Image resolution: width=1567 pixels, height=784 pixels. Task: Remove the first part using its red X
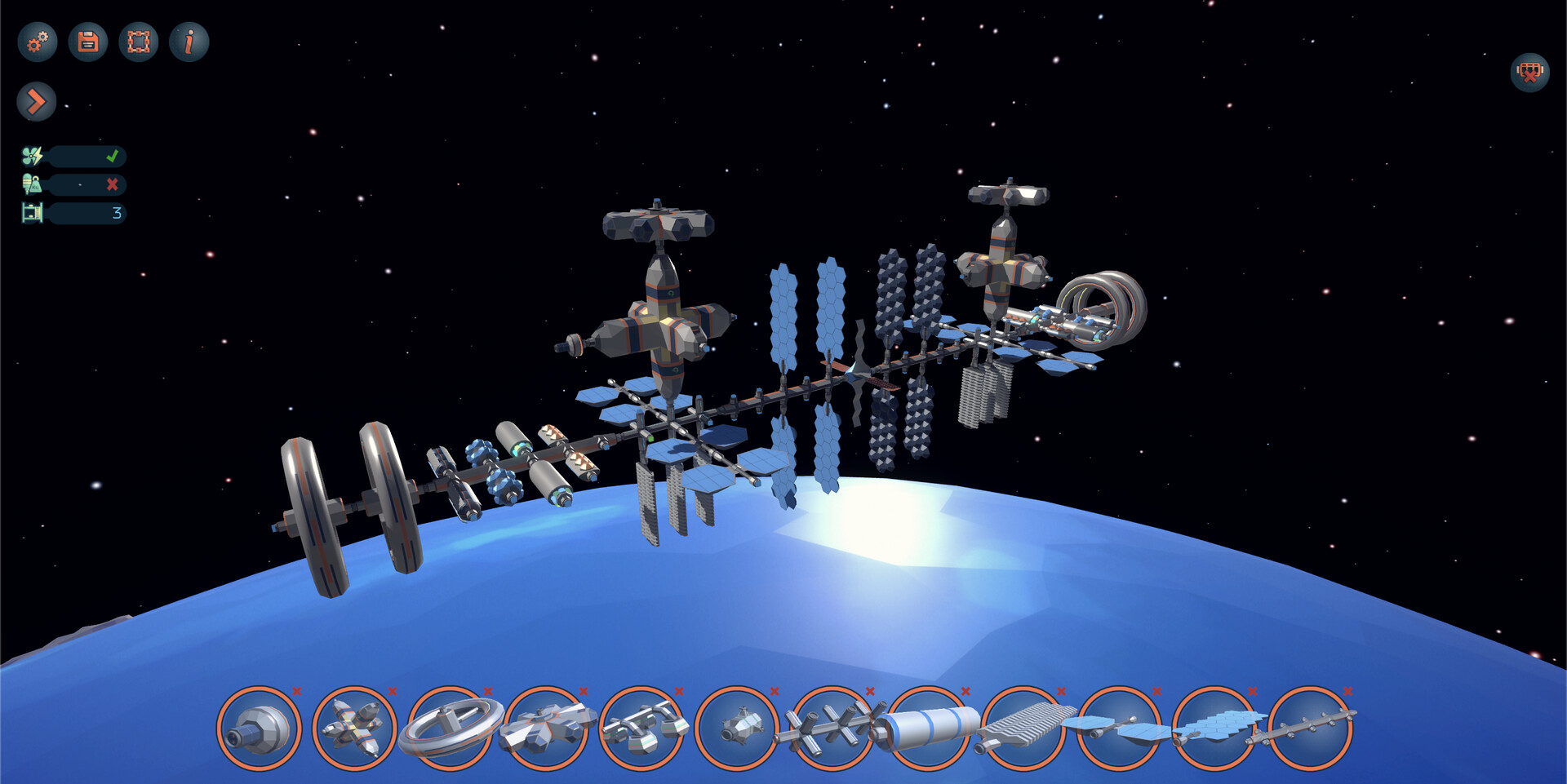[296, 689]
